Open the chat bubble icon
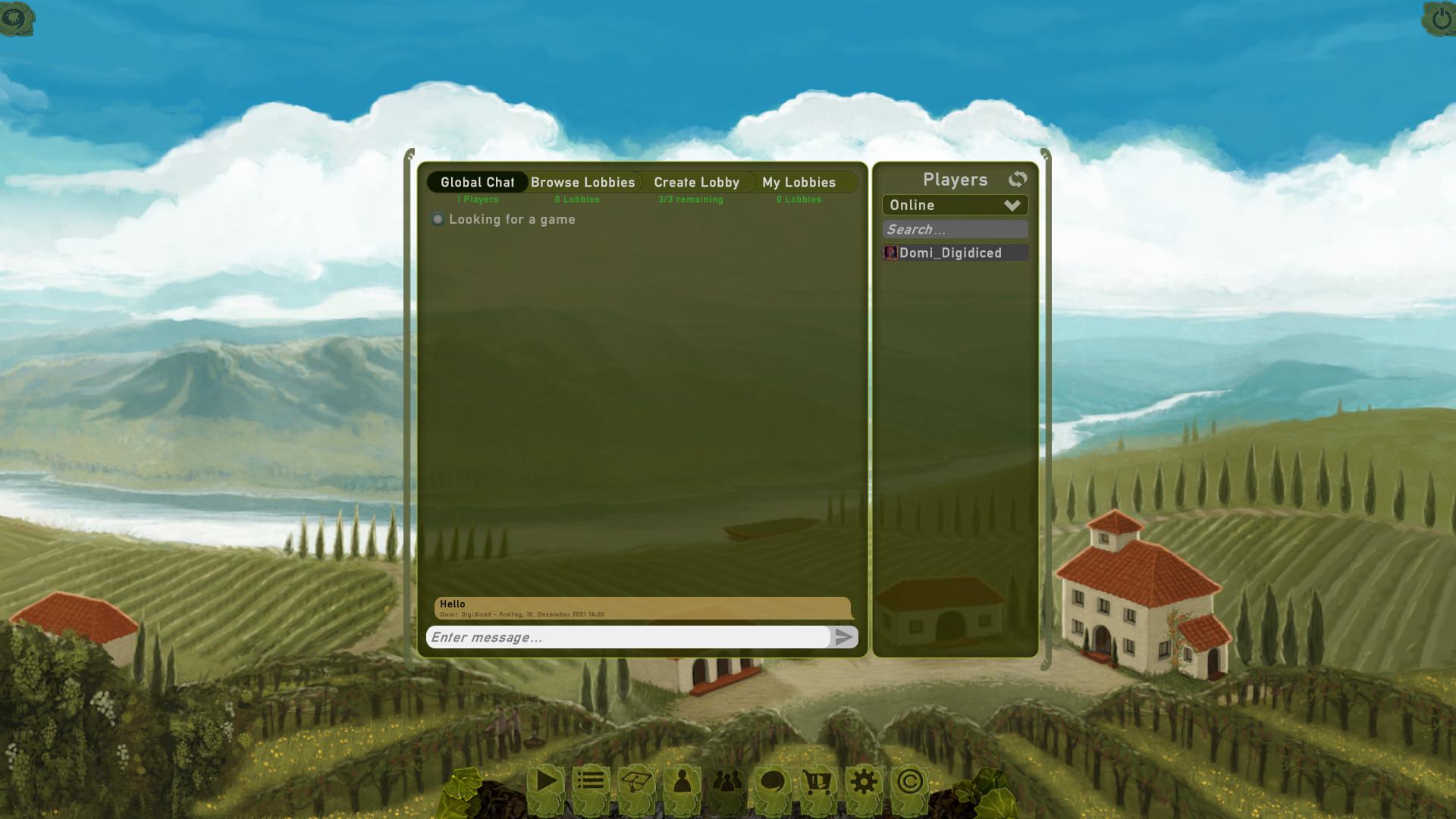This screenshot has height=819, width=1456. [772, 780]
